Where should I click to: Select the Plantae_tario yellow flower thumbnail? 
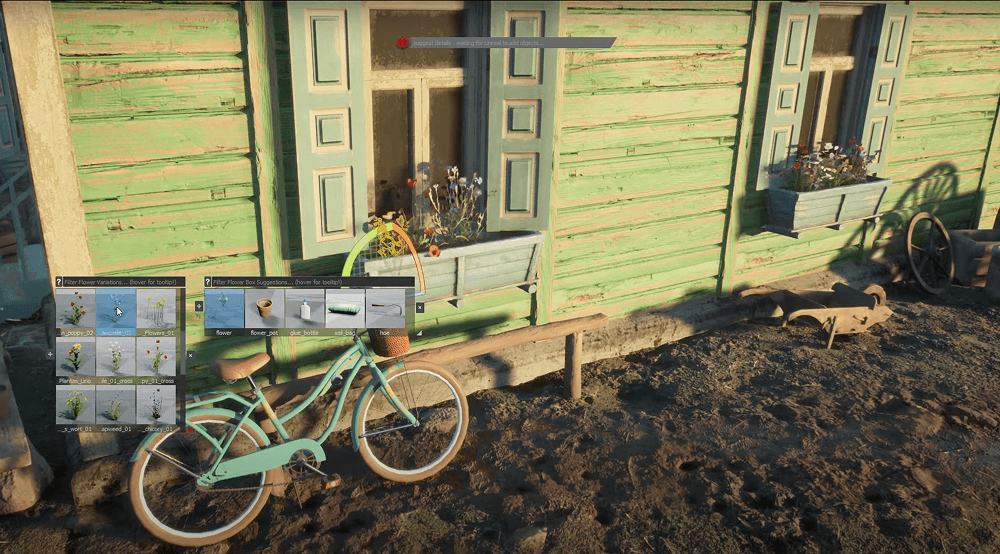tap(75, 358)
